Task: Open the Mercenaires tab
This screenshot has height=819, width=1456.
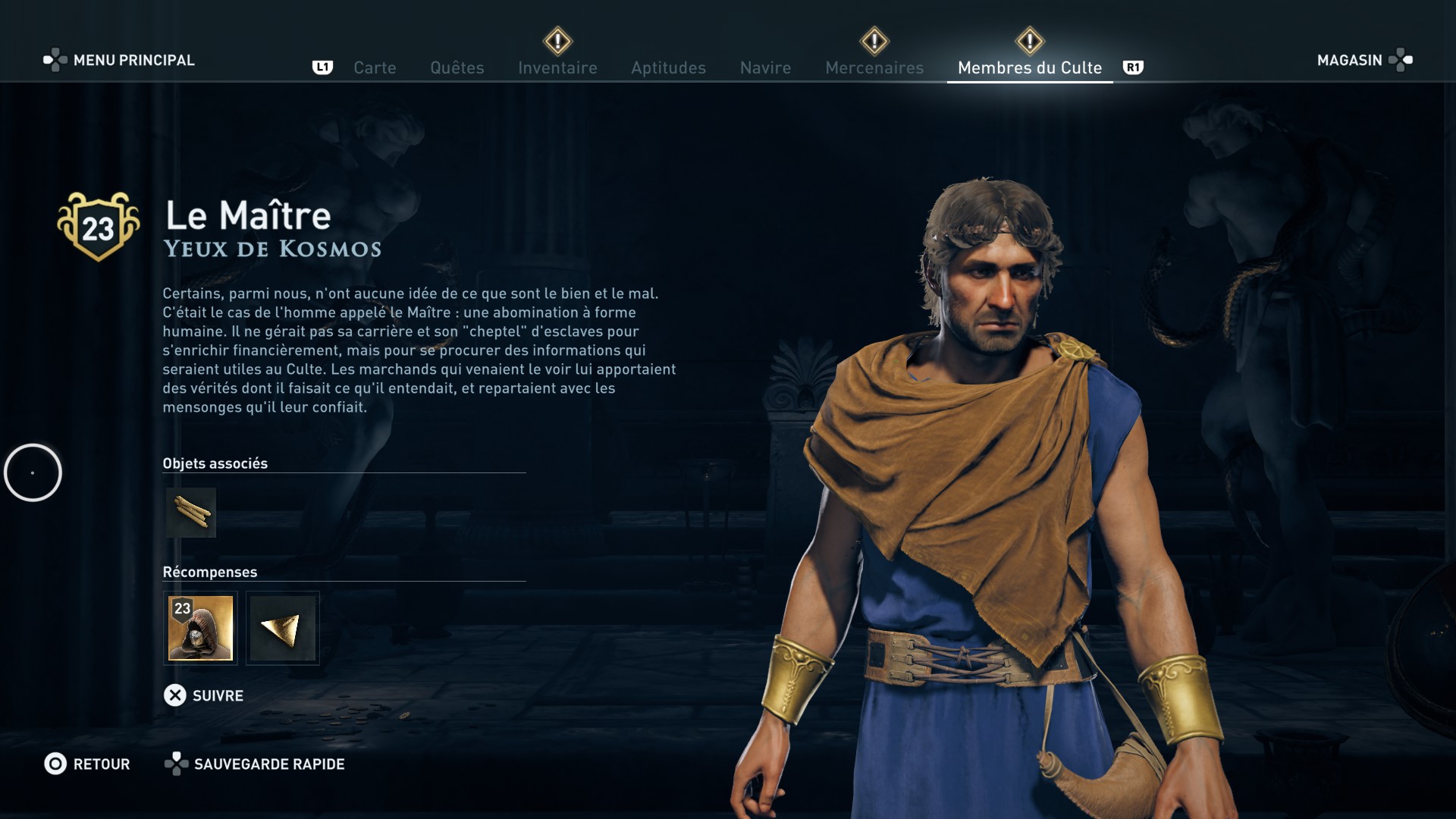Action: pos(874,67)
